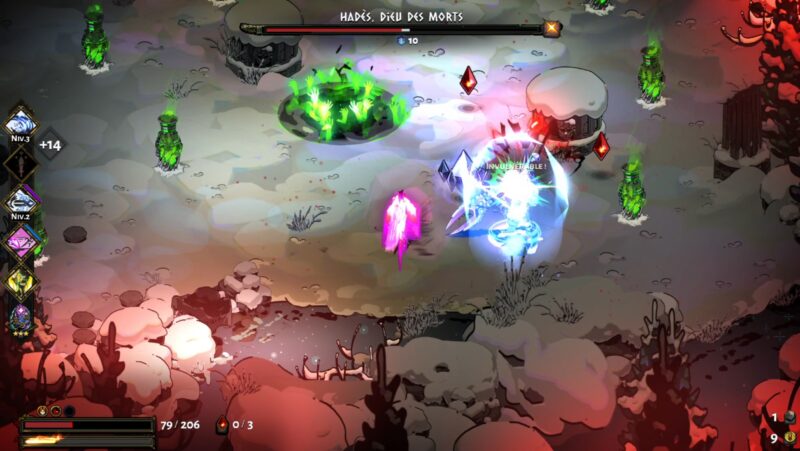Click the grey orb resource icon

(790, 417)
